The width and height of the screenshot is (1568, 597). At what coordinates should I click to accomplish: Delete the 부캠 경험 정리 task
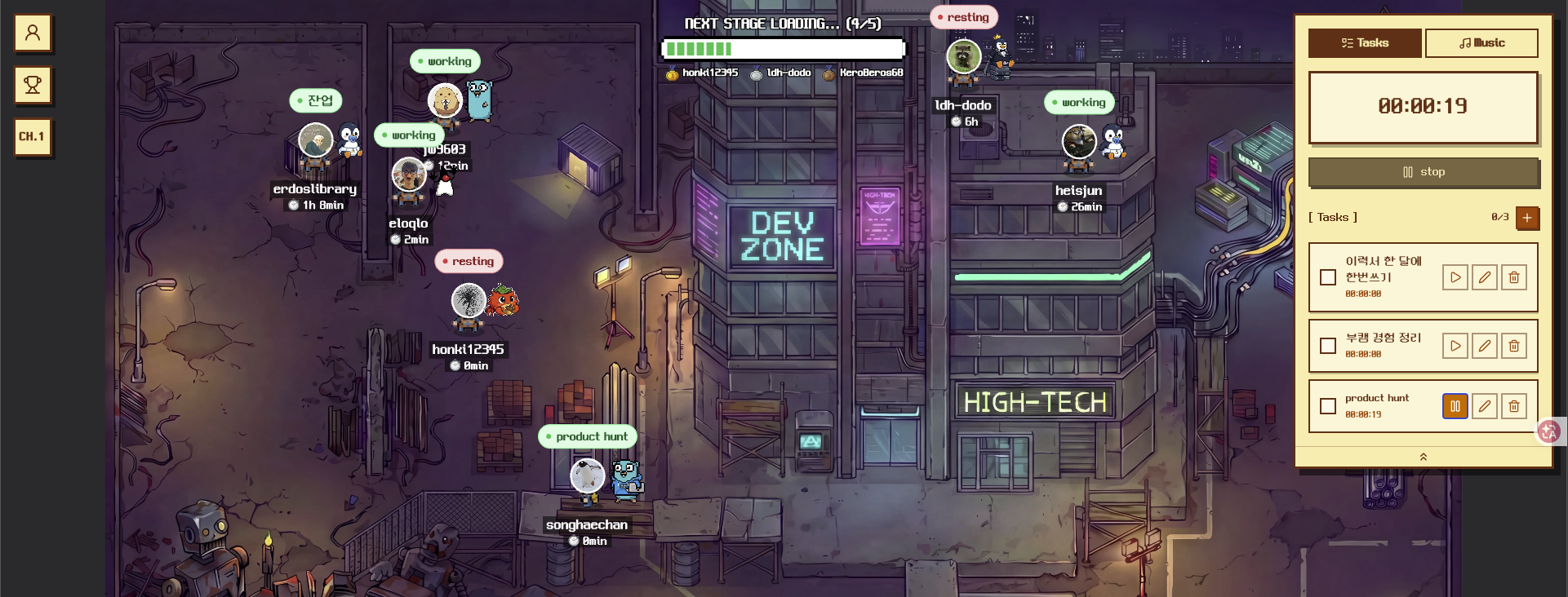point(1514,346)
